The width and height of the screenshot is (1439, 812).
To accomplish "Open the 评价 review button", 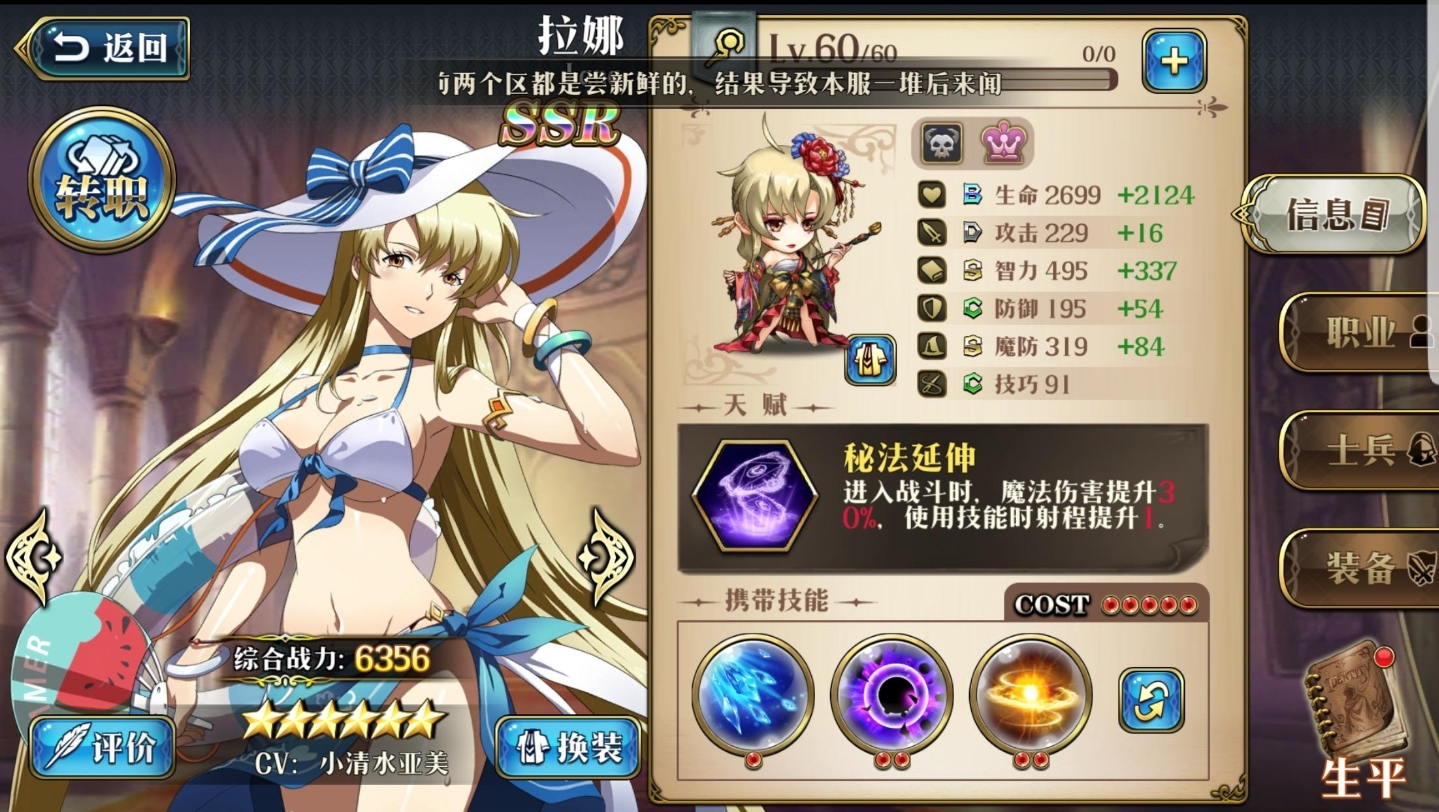I will tap(101, 749).
